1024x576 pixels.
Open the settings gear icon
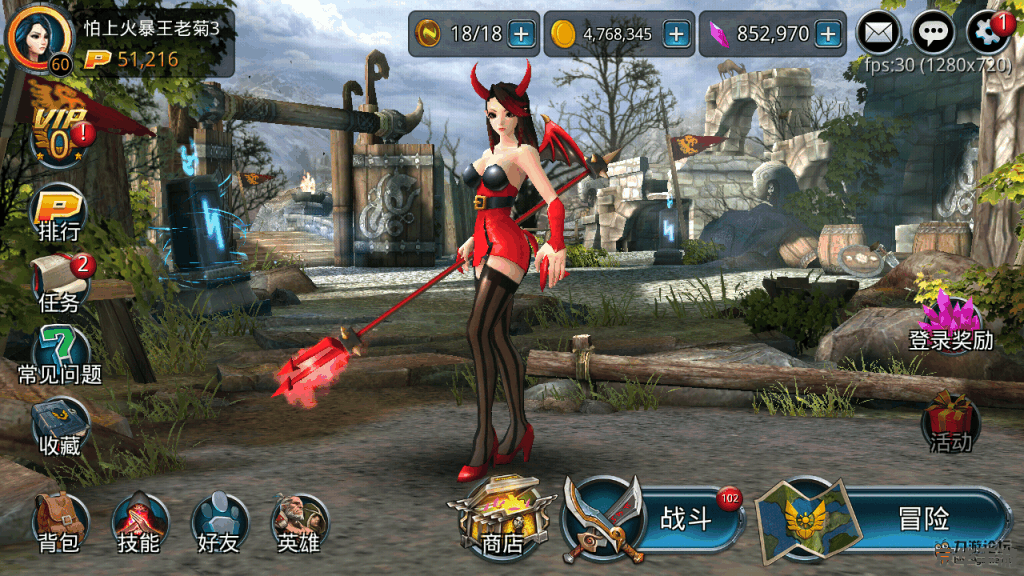click(988, 34)
